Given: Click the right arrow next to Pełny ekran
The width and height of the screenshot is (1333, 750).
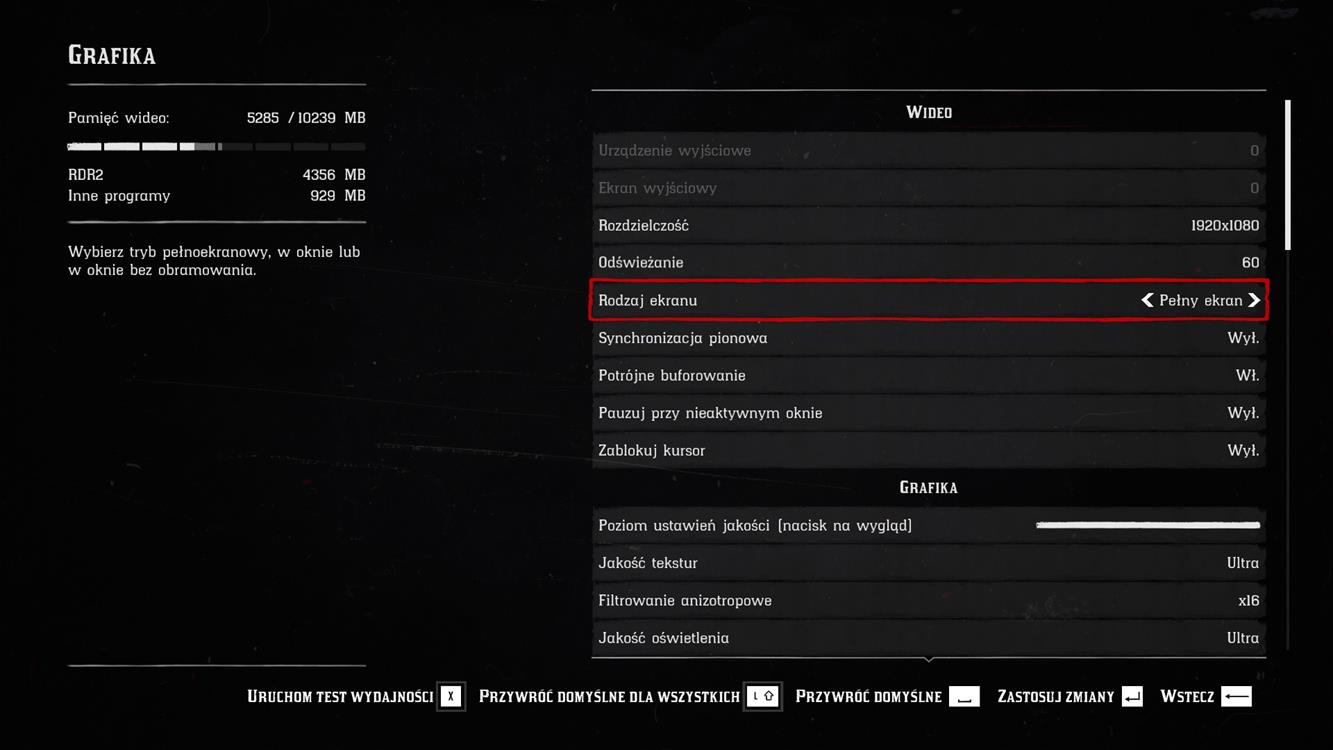Looking at the screenshot, I should click(x=1254, y=300).
